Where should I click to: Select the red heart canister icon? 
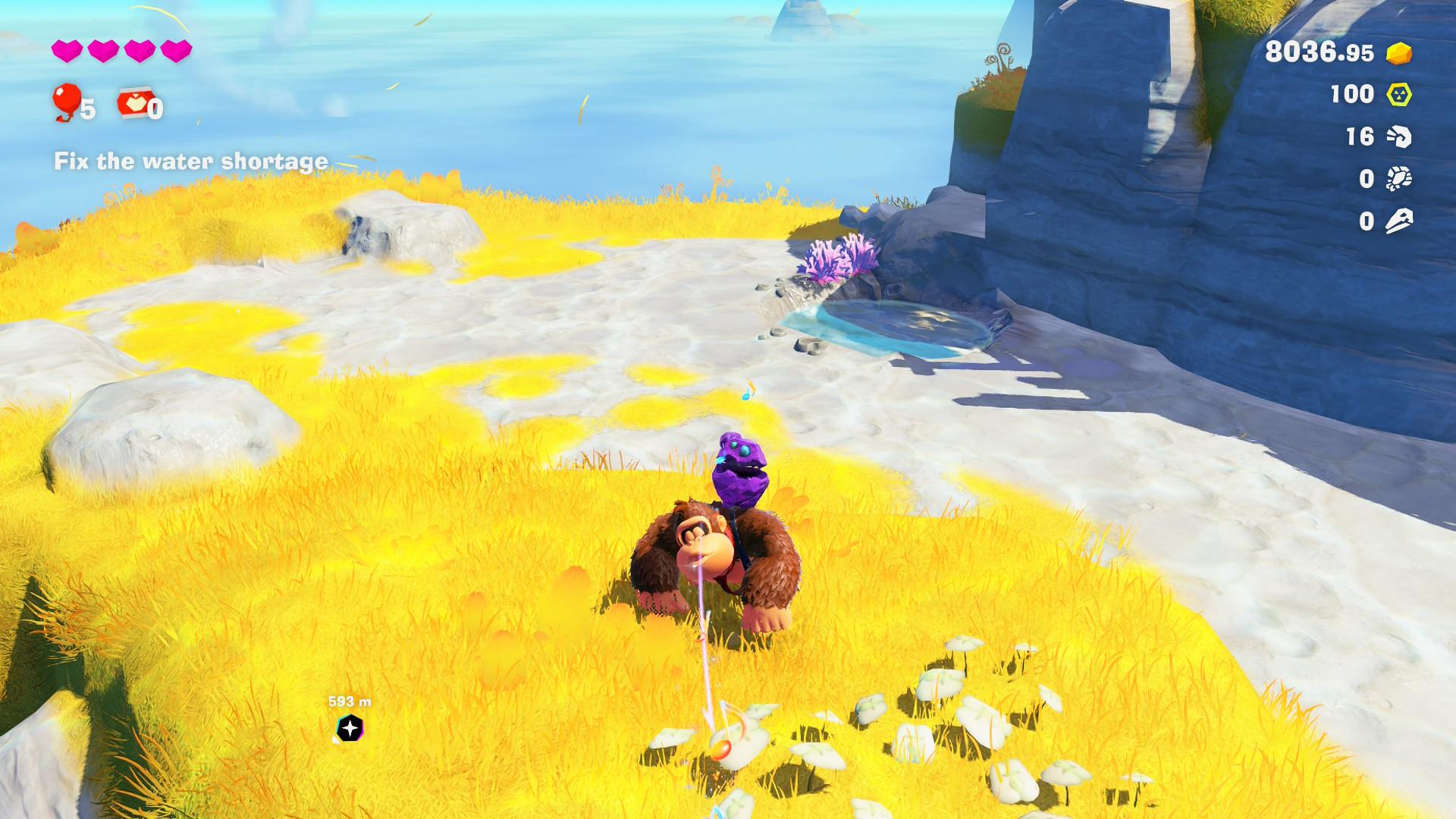click(x=132, y=104)
